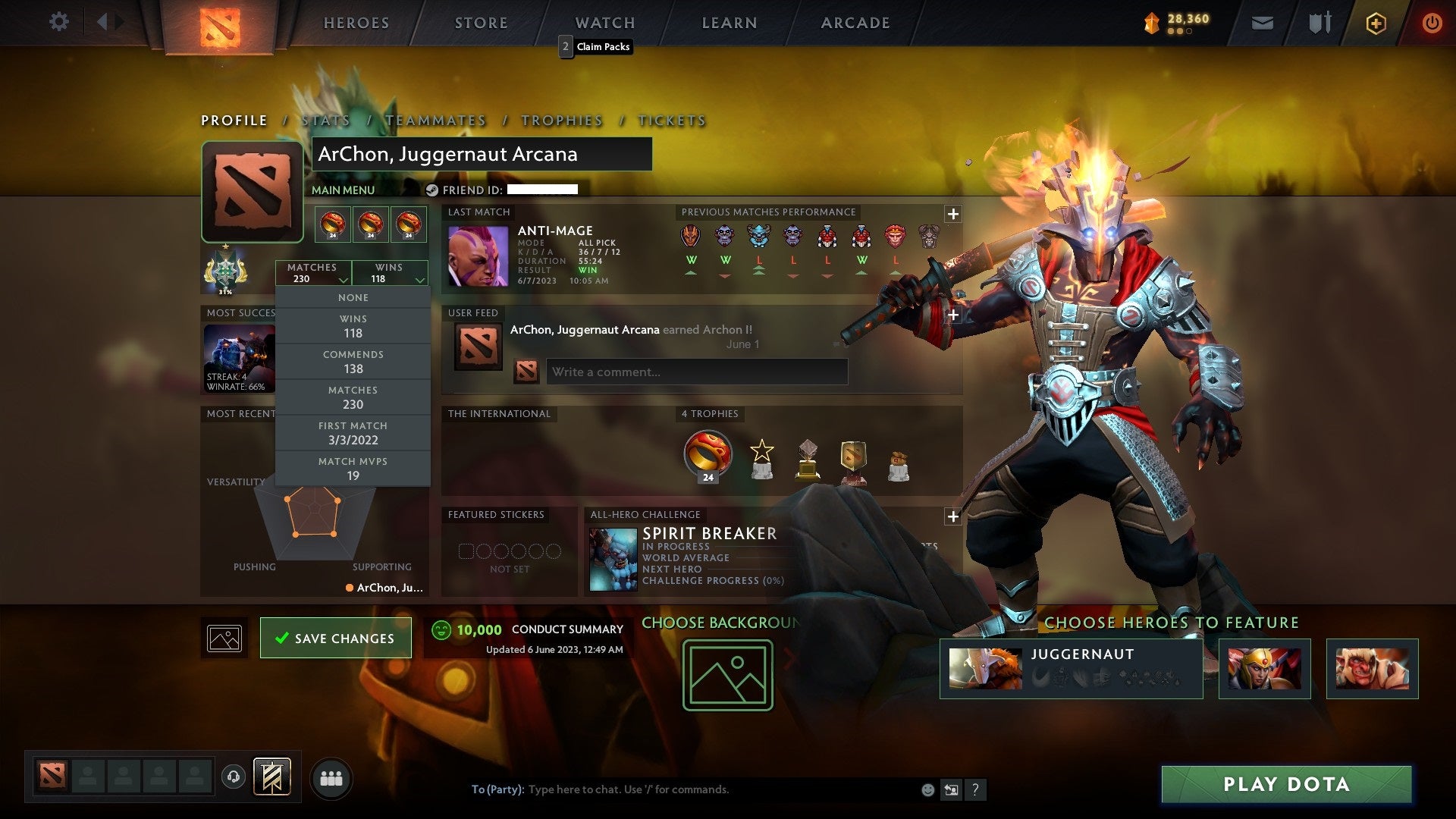
Task: Open the WINS dropdown chevron
Action: (419, 280)
